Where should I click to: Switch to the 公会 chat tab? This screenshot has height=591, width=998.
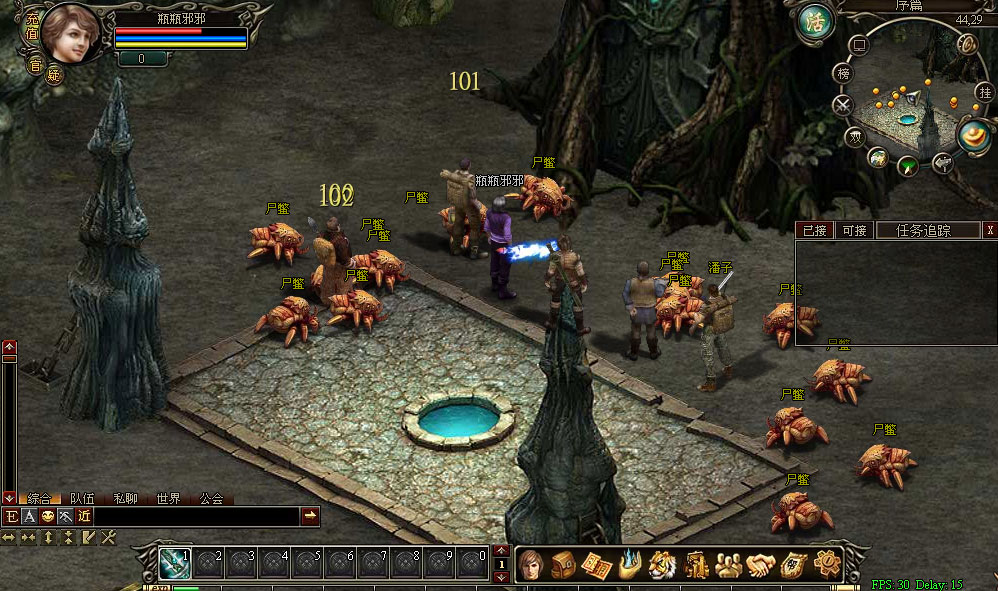pos(211,498)
